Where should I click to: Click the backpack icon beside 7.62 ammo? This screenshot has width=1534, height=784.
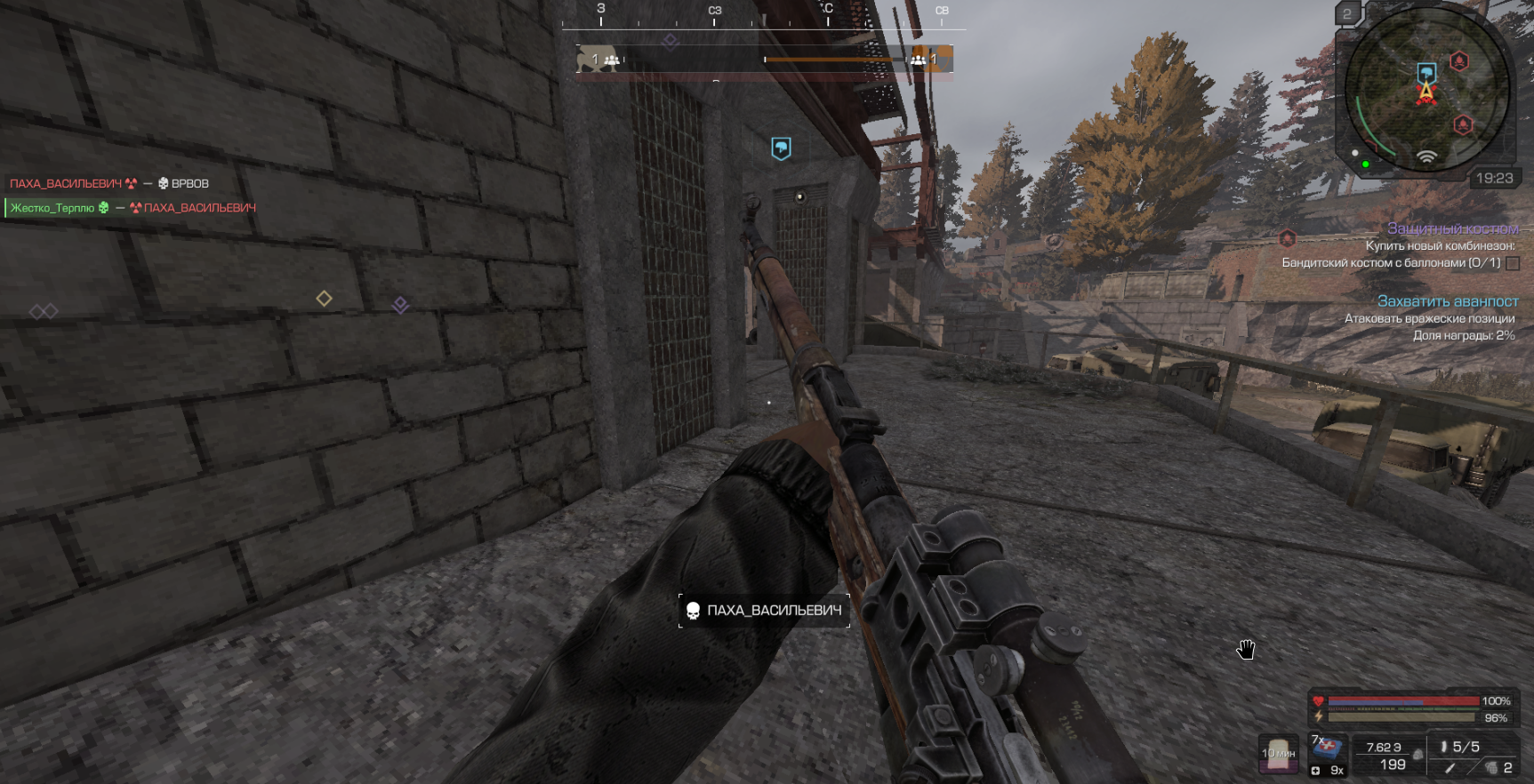(1418, 755)
